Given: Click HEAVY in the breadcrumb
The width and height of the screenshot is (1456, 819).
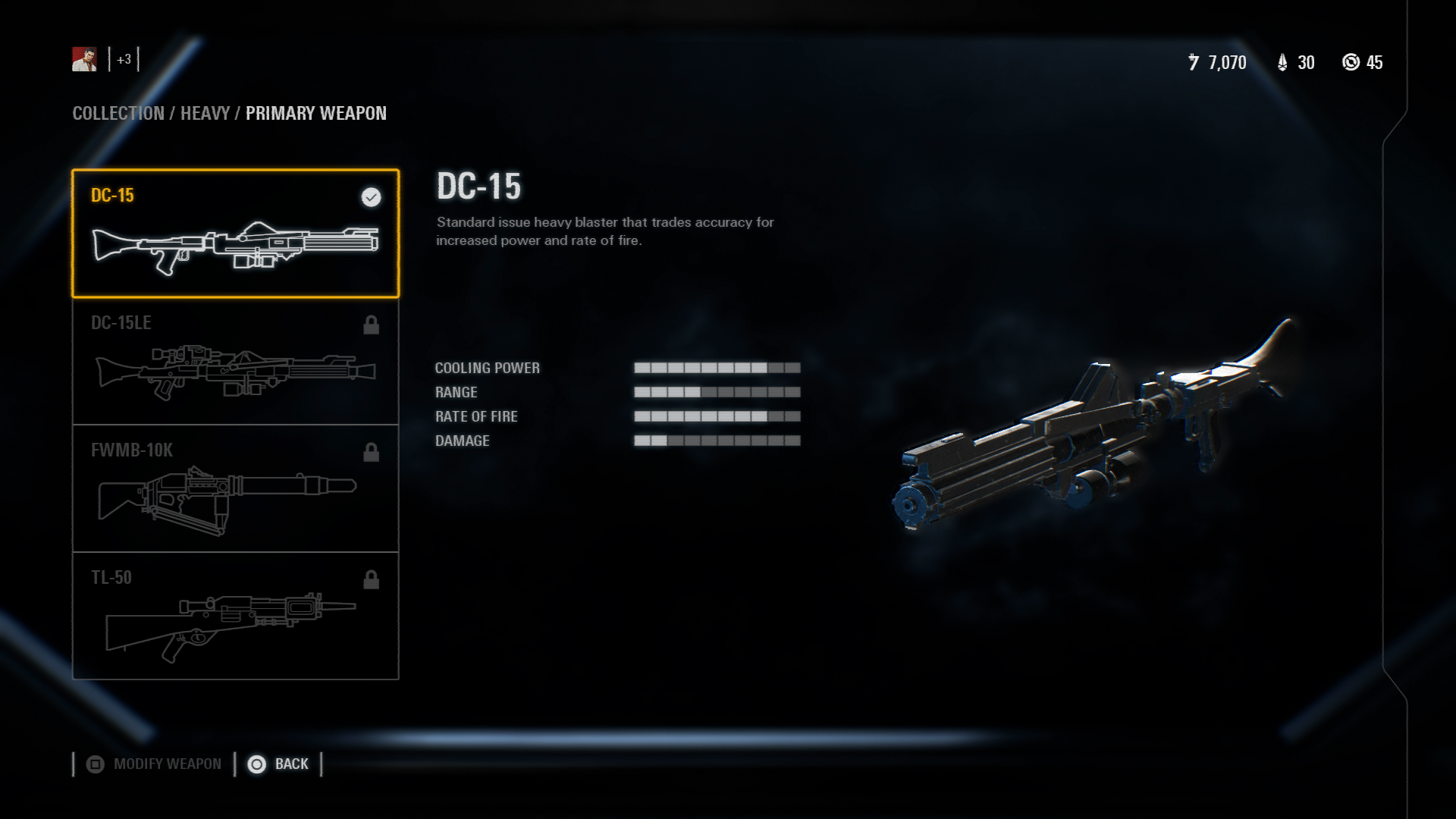Looking at the screenshot, I should [x=203, y=114].
